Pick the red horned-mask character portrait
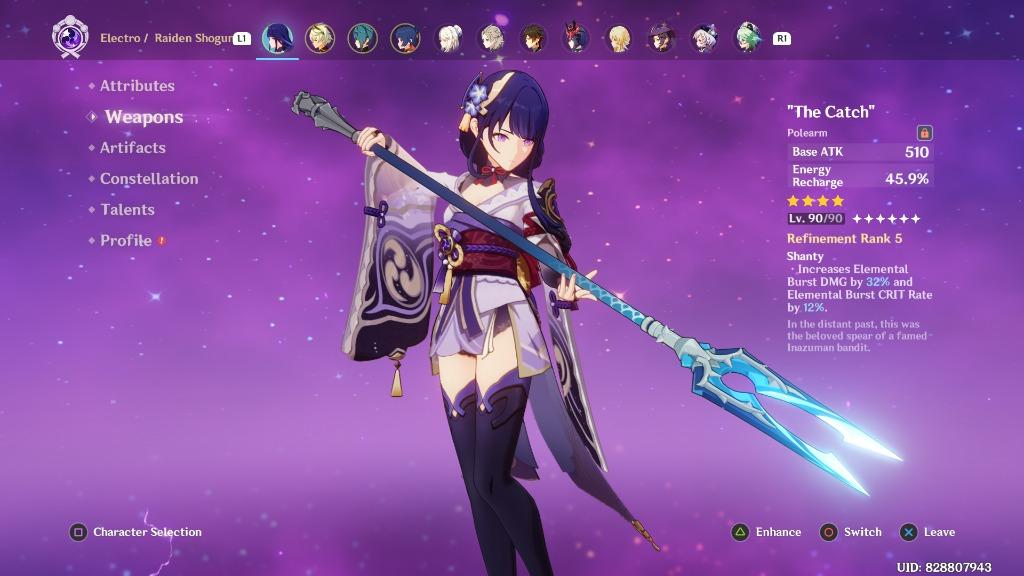This screenshot has width=1024, height=576. point(576,39)
